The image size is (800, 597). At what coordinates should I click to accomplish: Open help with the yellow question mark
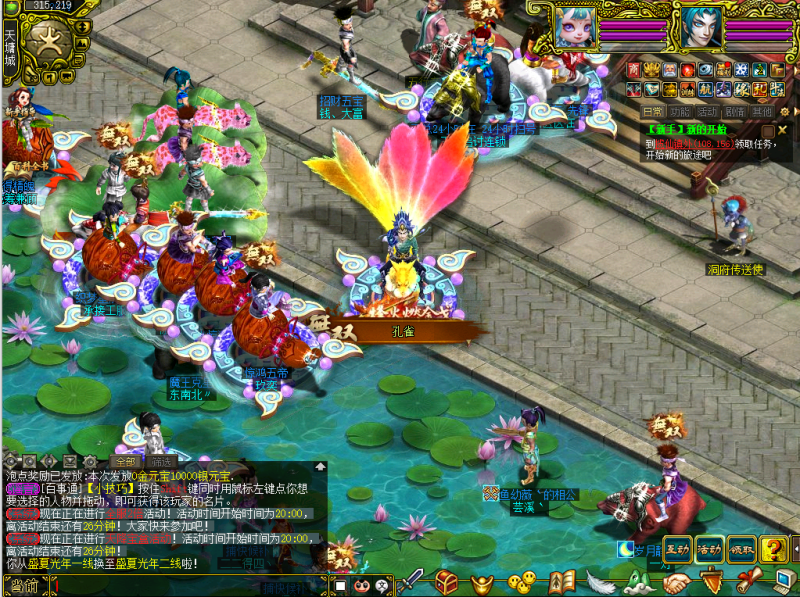(x=773, y=548)
